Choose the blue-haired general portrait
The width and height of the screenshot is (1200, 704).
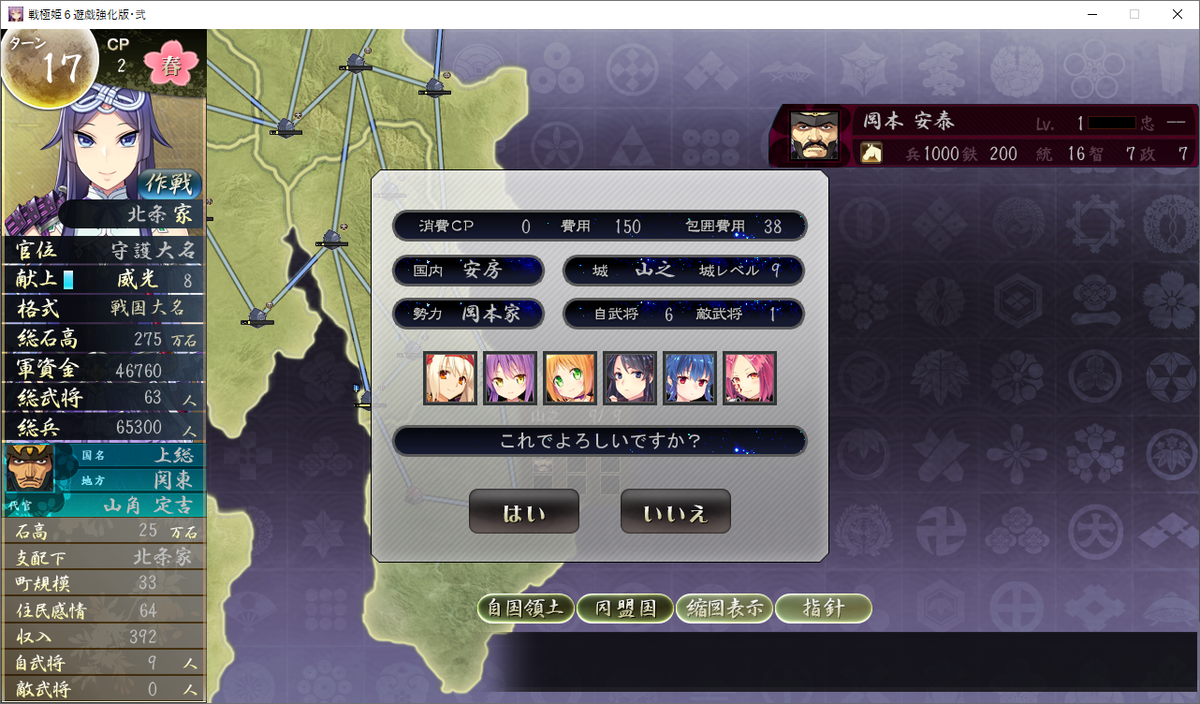point(689,378)
